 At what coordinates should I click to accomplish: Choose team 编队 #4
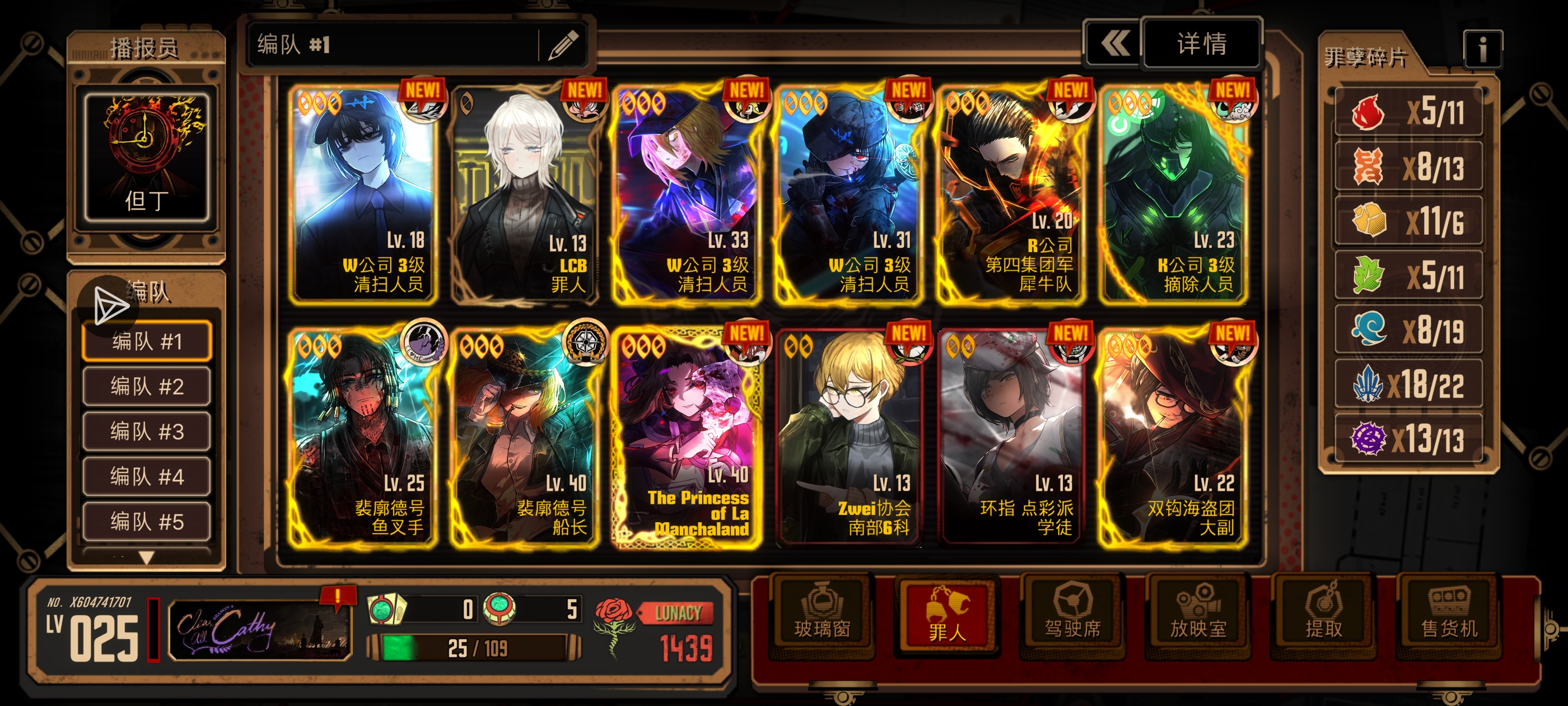coord(147,476)
